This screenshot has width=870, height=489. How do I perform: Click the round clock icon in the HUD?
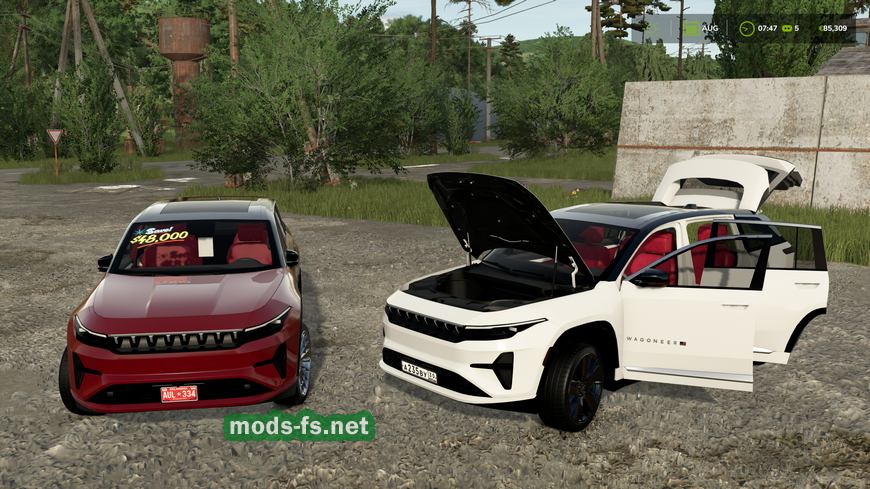[747, 29]
